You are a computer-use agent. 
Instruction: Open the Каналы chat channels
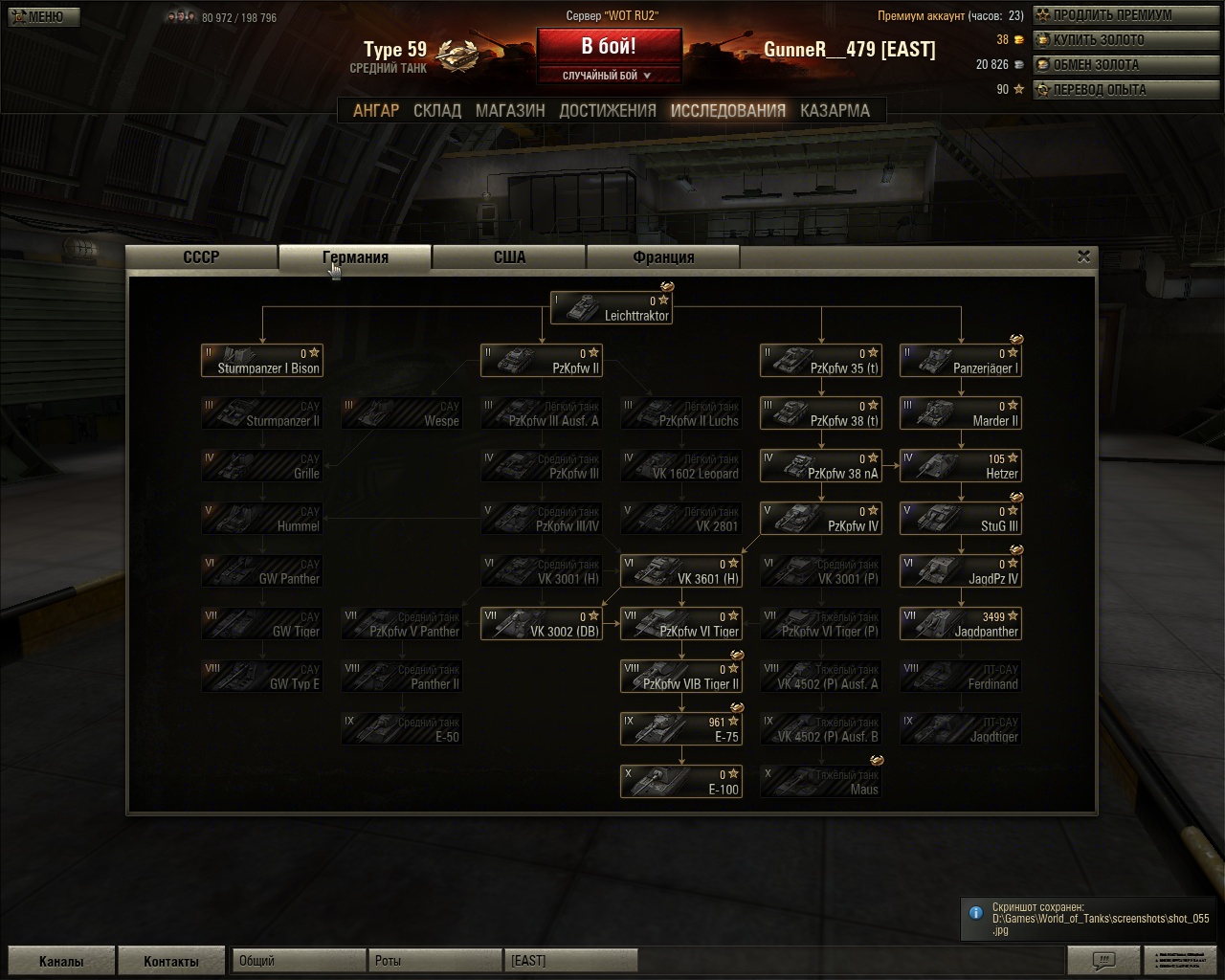tap(61, 961)
